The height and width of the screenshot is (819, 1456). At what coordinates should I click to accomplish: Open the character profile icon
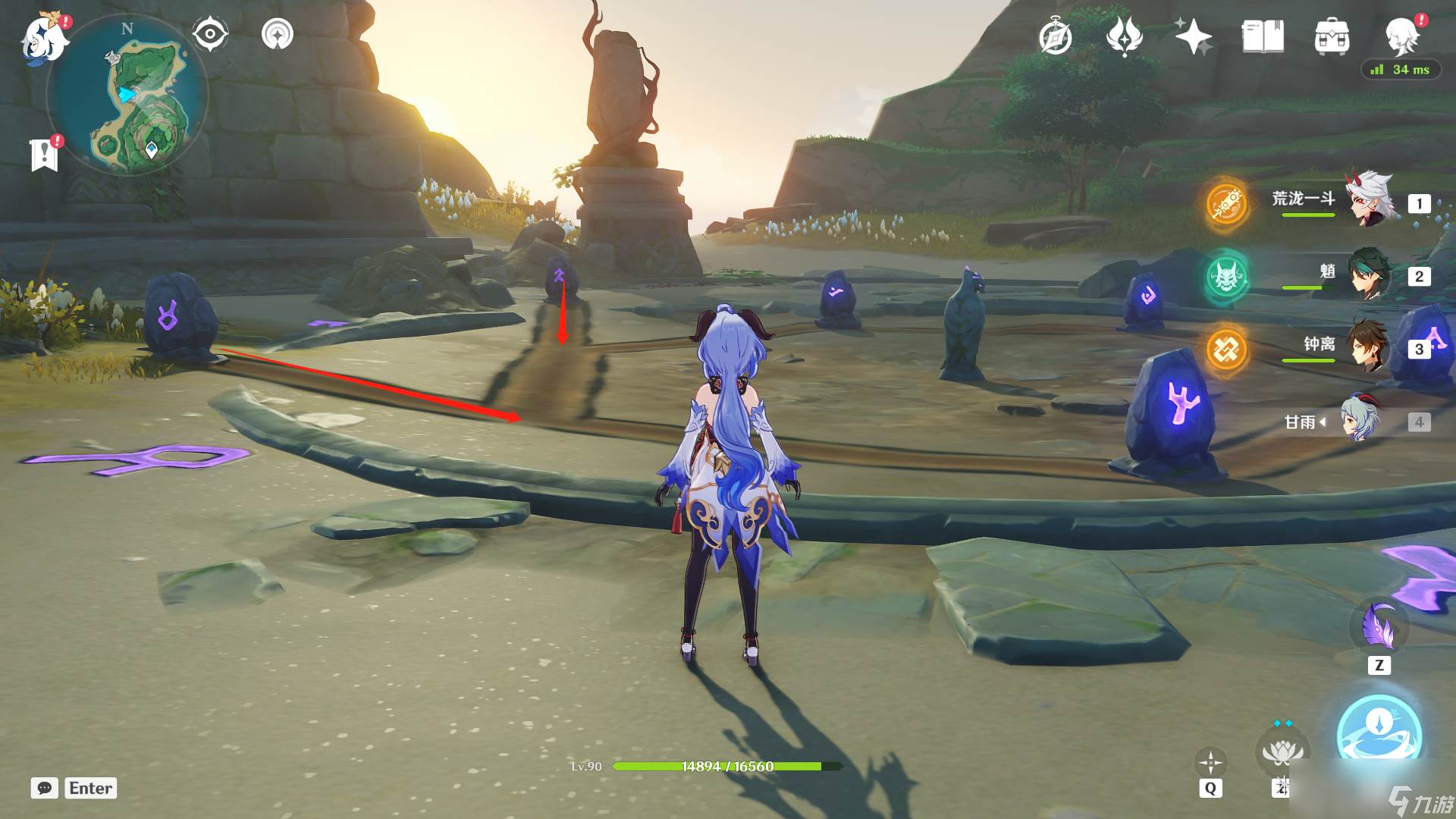(1401, 34)
